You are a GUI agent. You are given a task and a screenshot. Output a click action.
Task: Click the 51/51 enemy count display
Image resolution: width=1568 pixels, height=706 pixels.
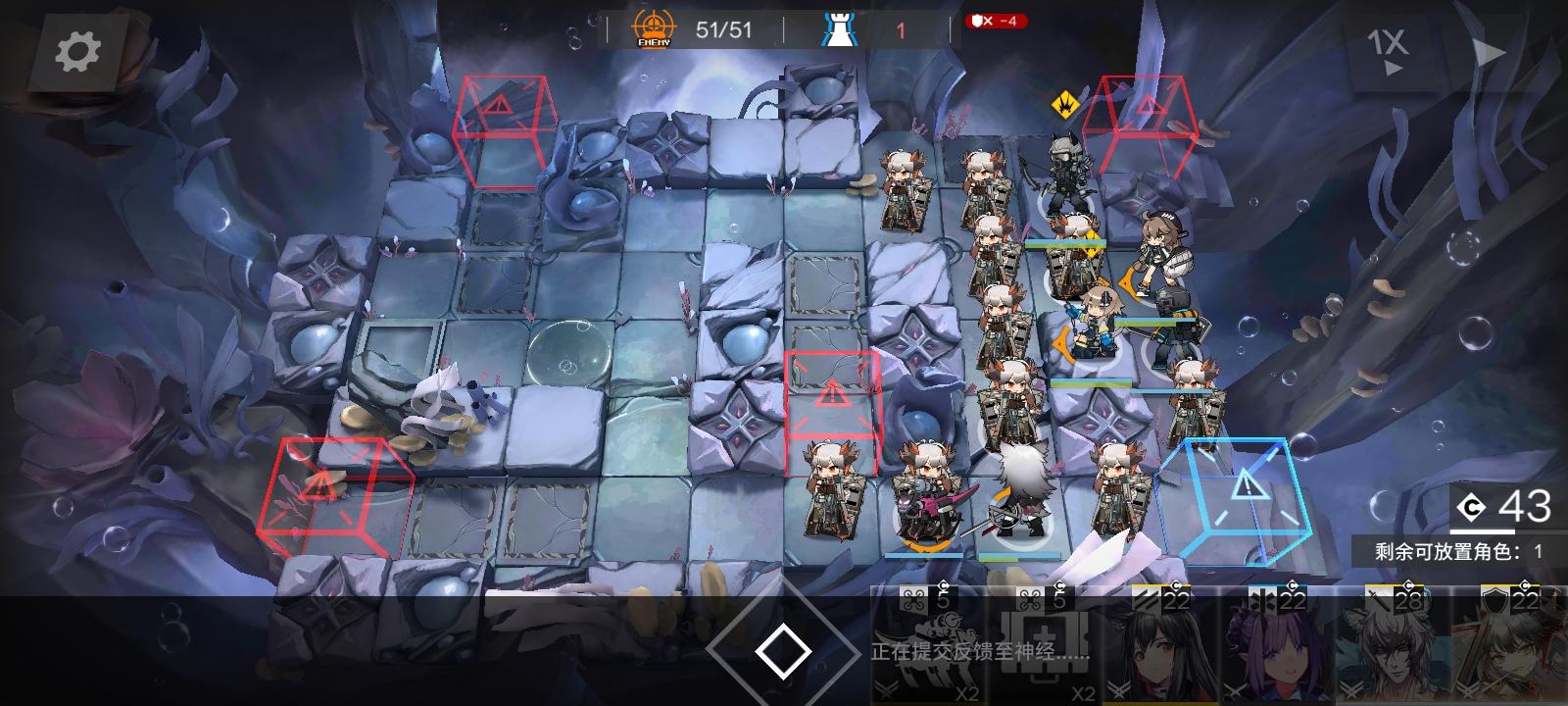coord(722,28)
